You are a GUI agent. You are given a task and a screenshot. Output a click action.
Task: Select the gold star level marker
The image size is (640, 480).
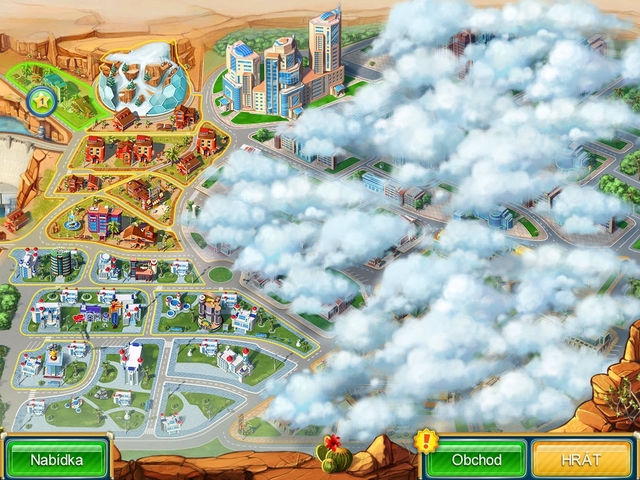(x=43, y=100)
